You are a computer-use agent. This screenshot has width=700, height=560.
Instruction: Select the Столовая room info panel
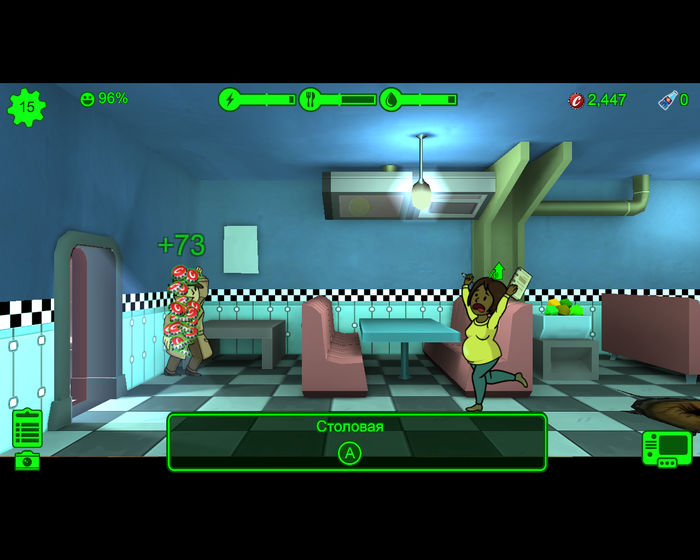point(356,441)
